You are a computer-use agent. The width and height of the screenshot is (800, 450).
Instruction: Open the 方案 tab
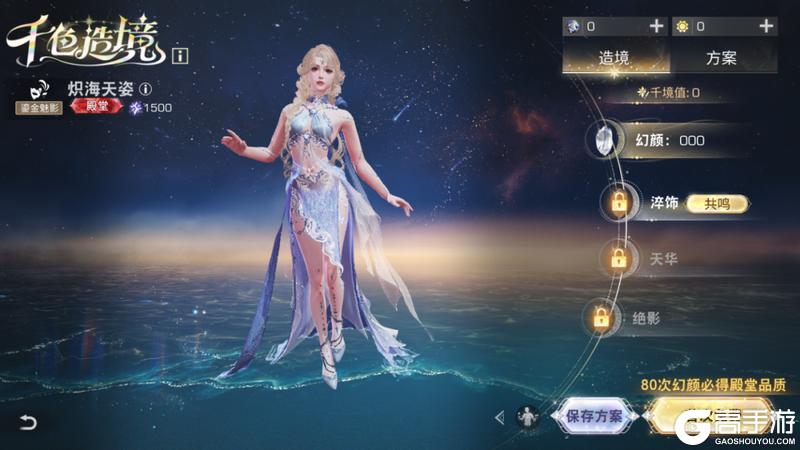pyautogui.click(x=720, y=57)
